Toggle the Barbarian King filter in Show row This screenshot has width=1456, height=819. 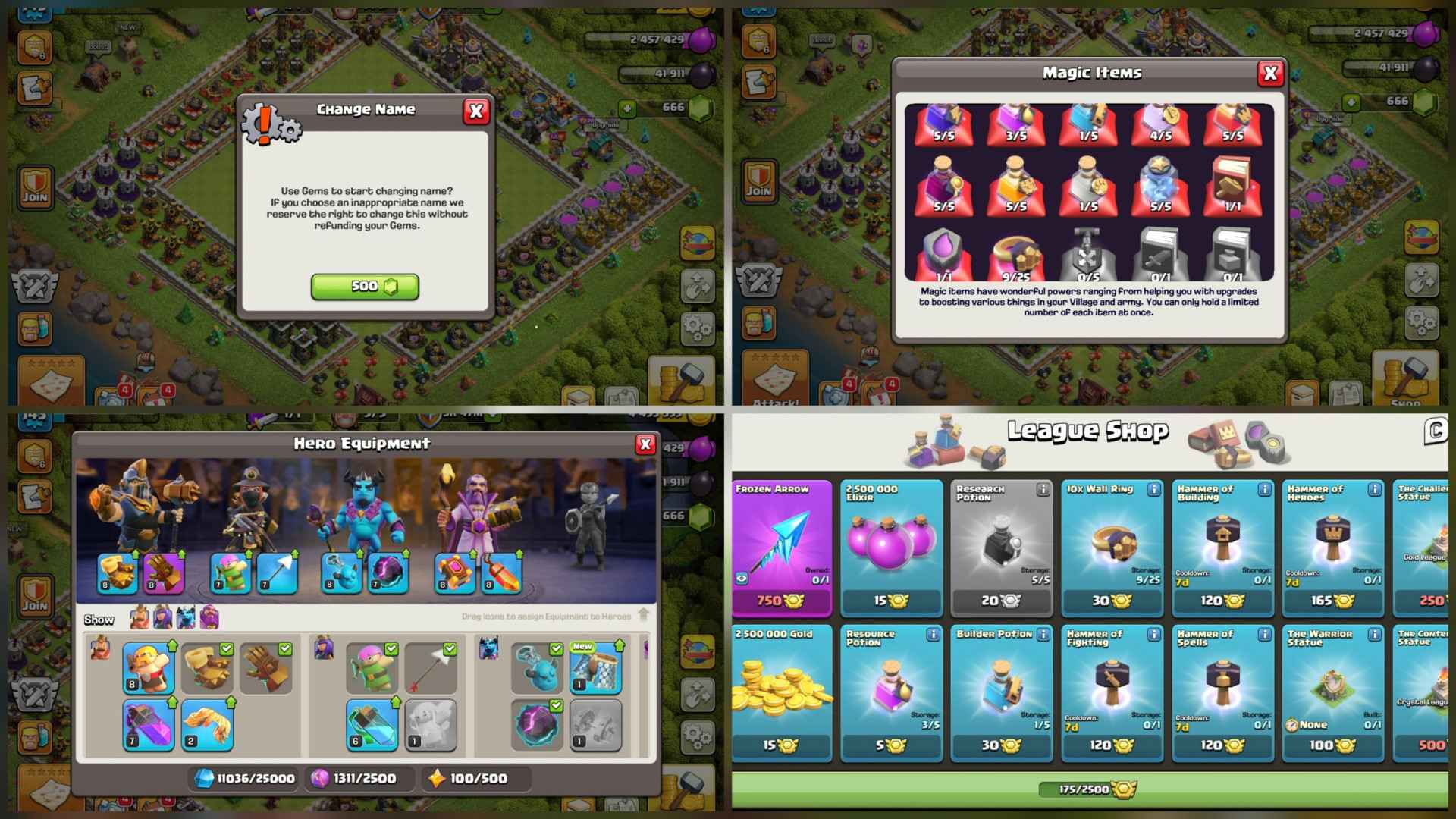140,618
